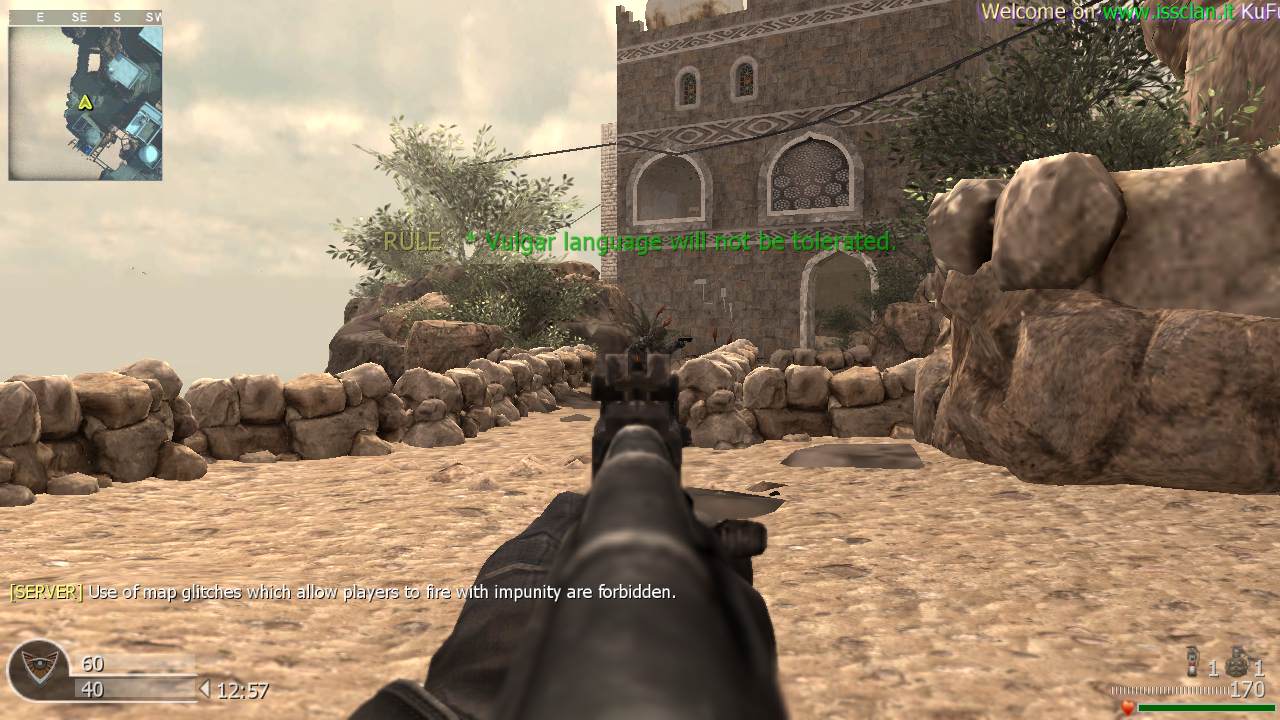Click the [SERVER] chat message line

point(343,592)
